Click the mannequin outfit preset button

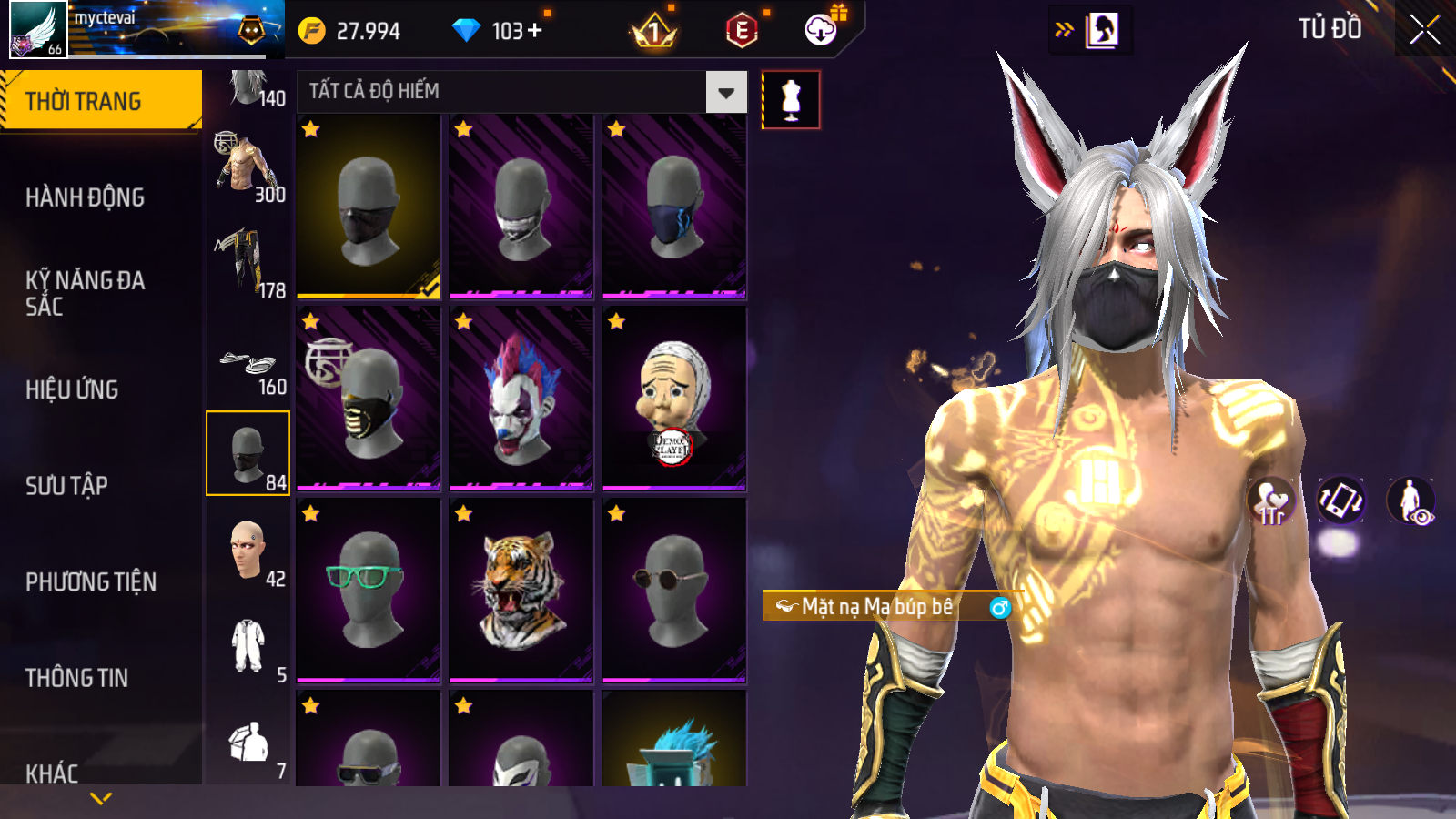coord(791,100)
